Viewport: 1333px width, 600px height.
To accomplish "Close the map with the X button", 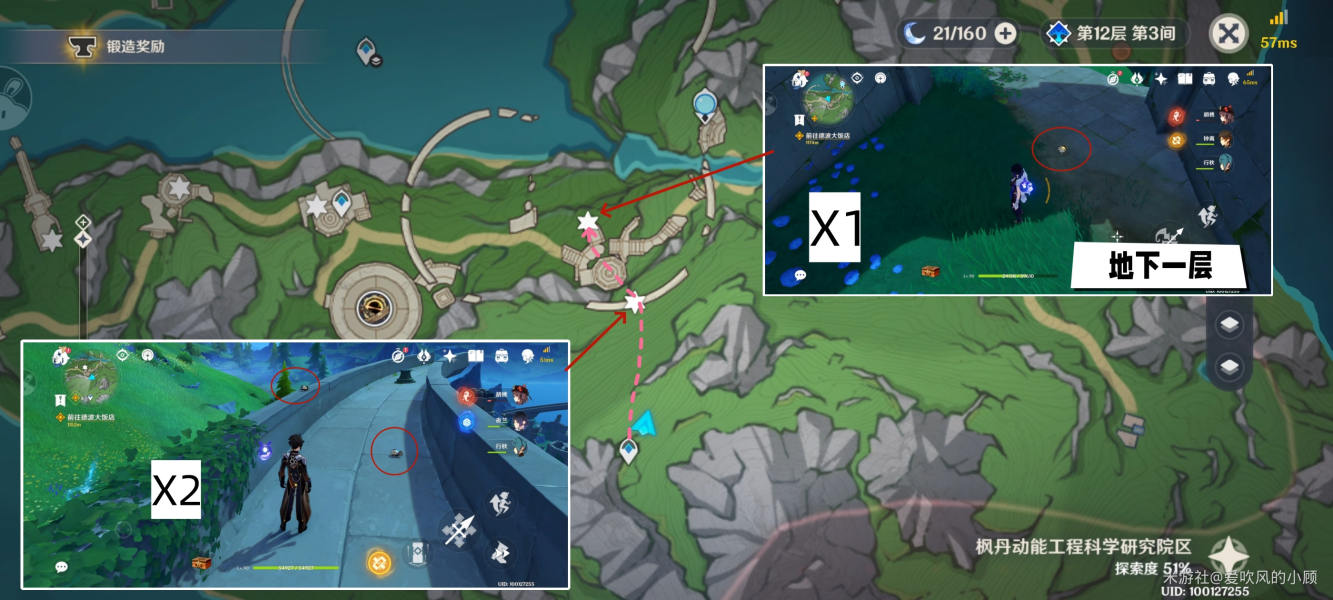I will click(x=1228, y=33).
